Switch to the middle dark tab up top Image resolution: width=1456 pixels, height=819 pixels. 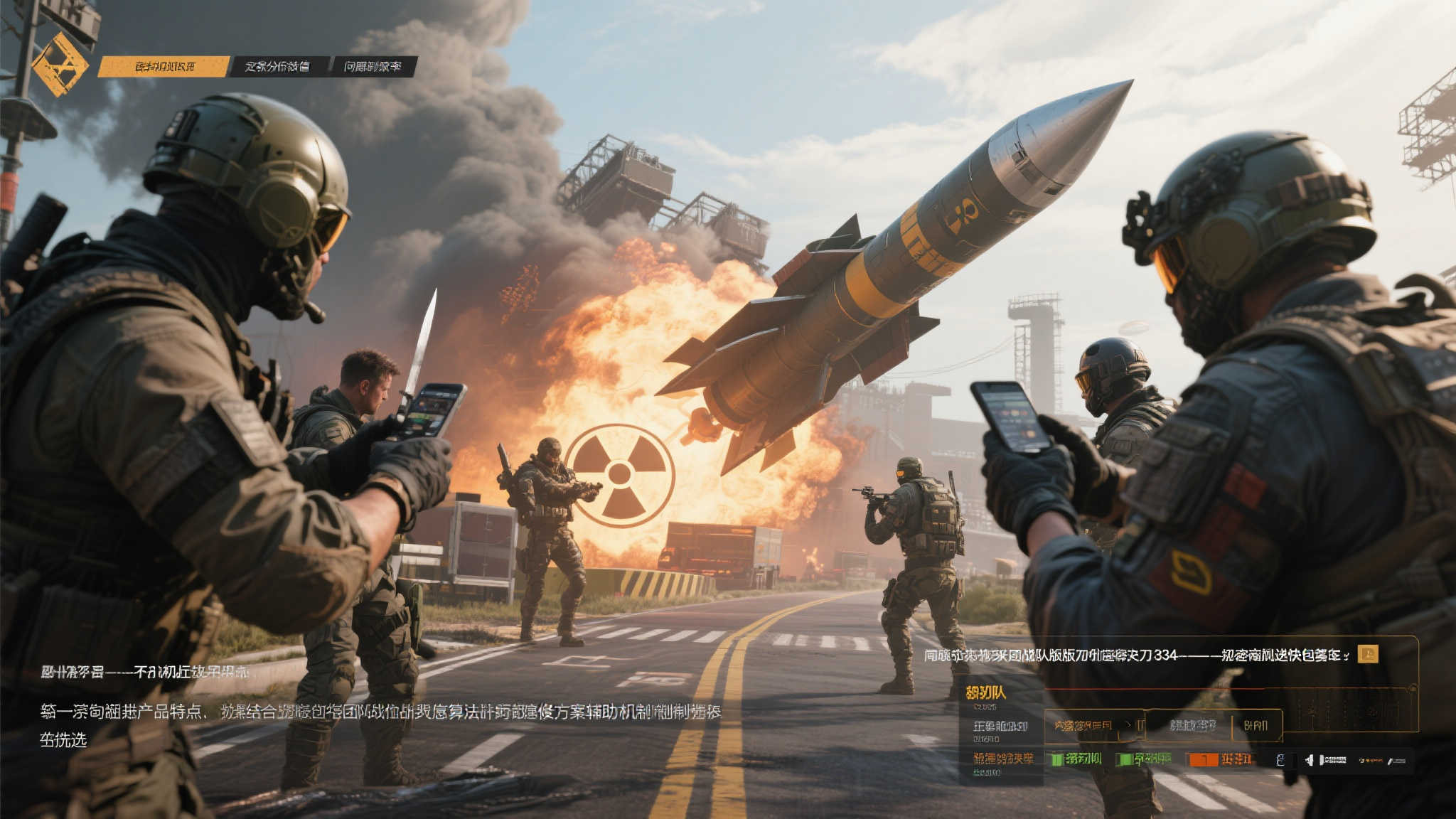point(278,67)
